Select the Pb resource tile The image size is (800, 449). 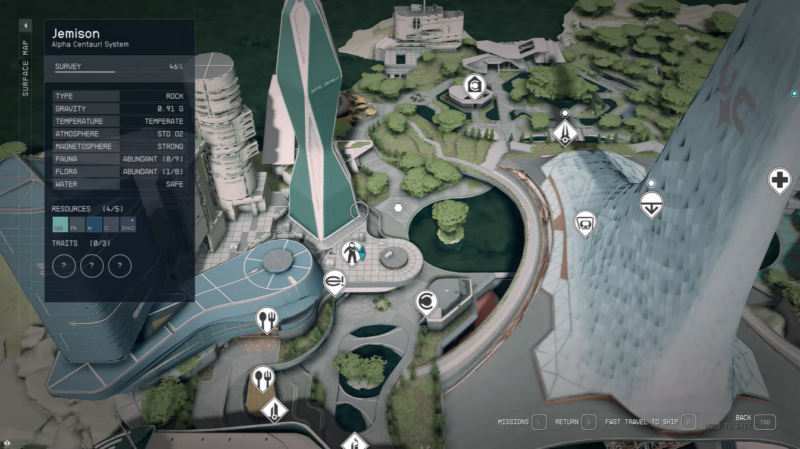coord(75,226)
